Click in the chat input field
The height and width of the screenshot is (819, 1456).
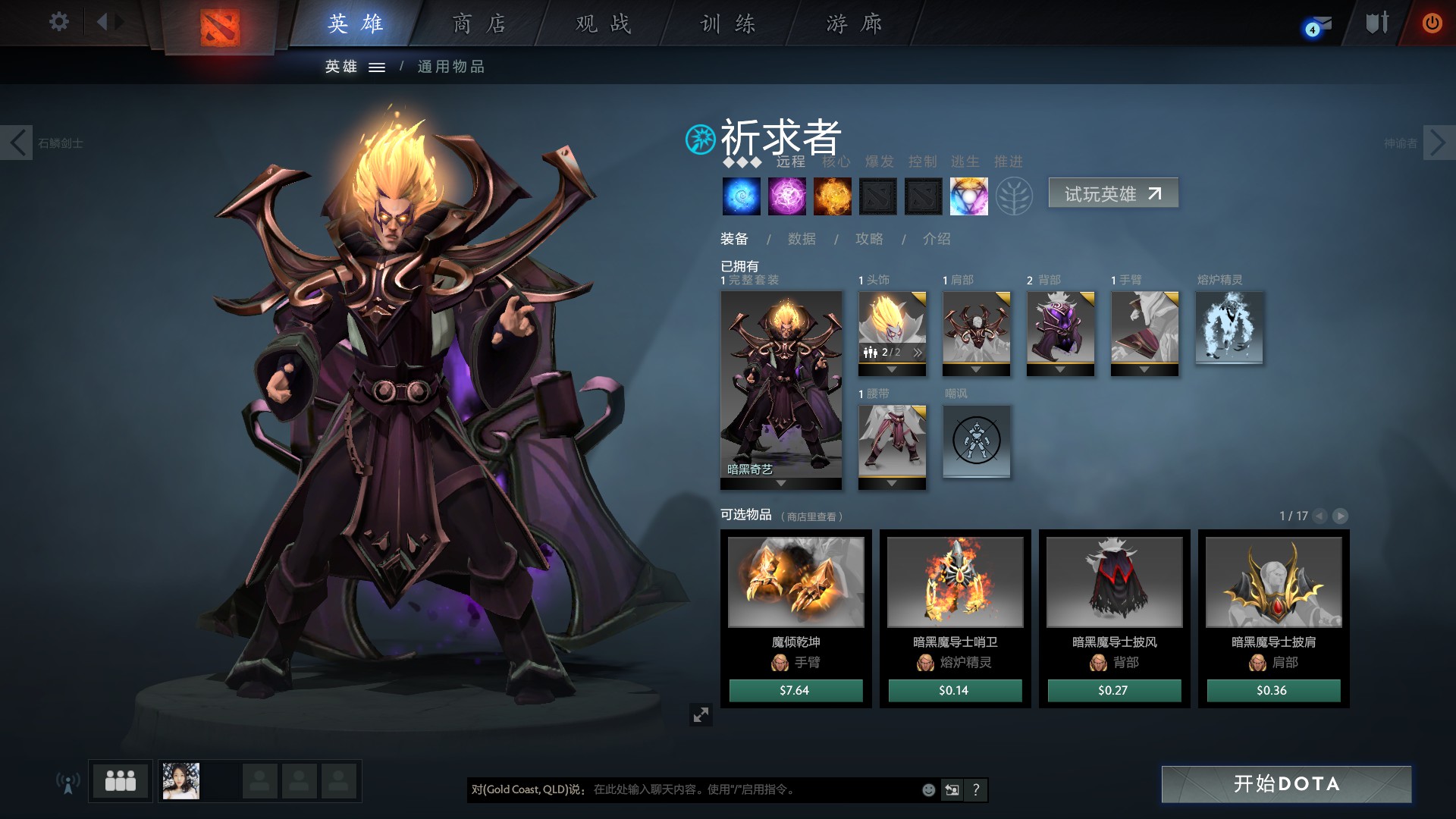coord(720,789)
